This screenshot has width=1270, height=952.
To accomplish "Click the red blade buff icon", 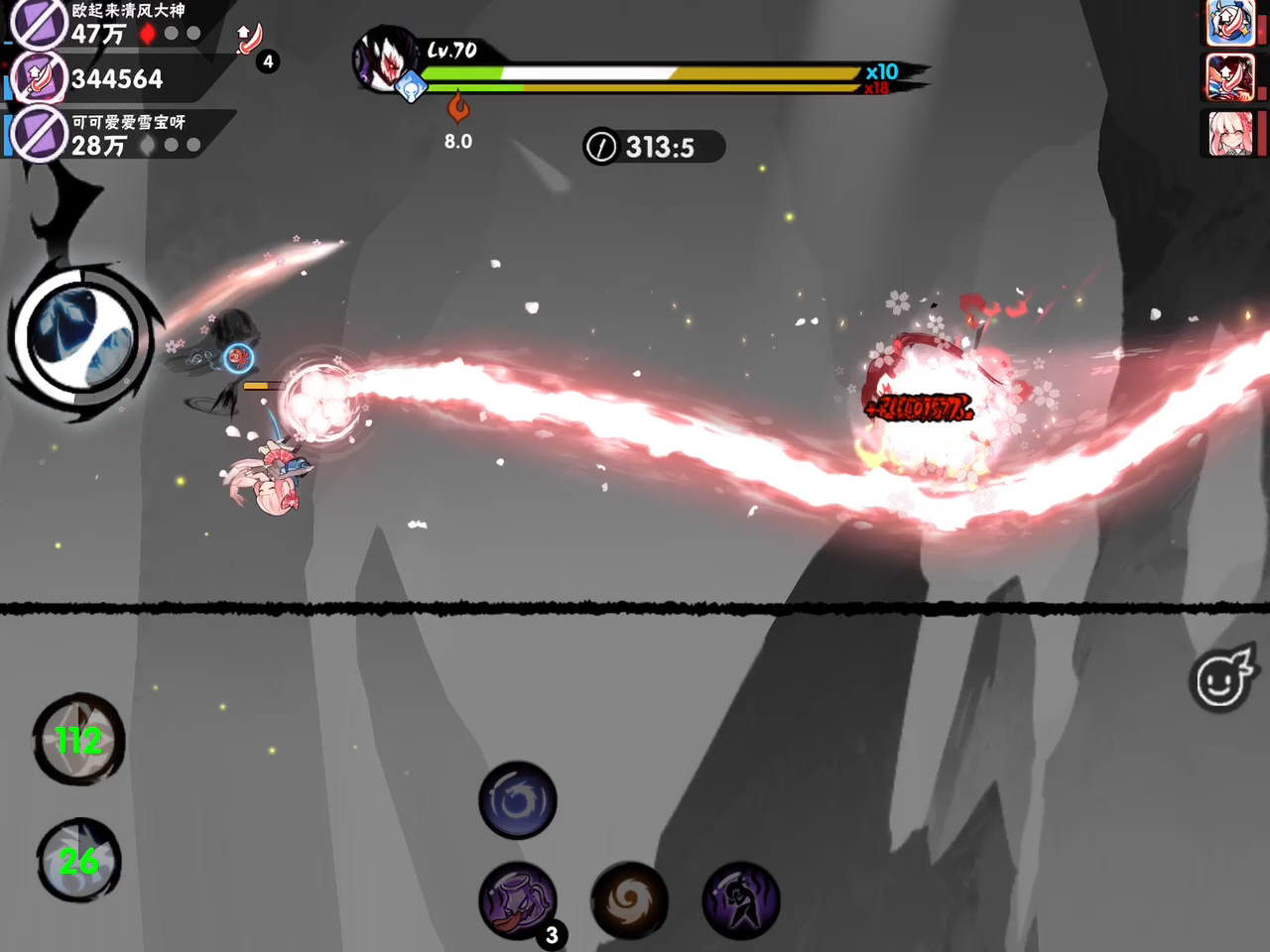I will 250,40.
